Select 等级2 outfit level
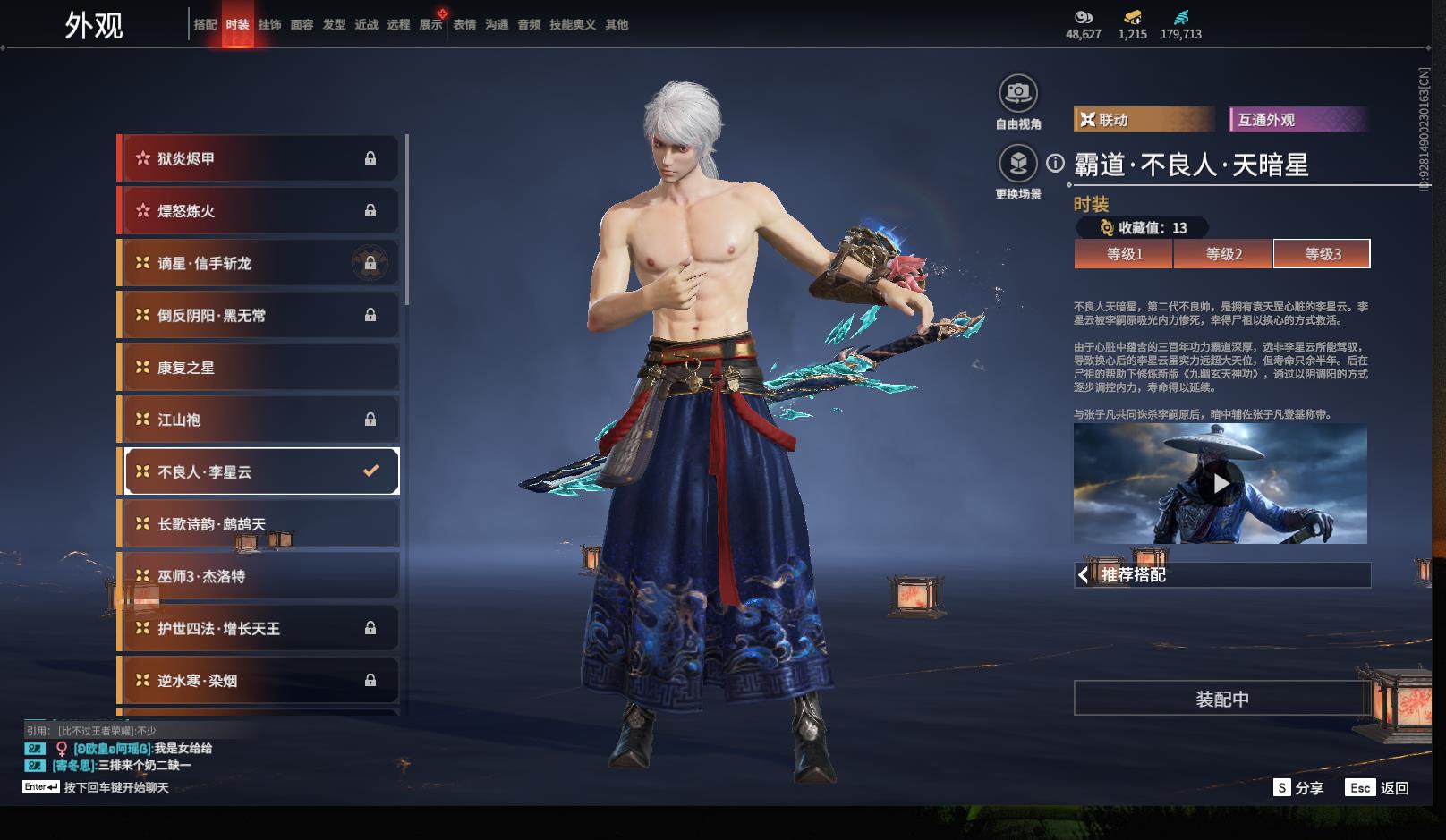The width and height of the screenshot is (1446, 840). [x=1223, y=254]
